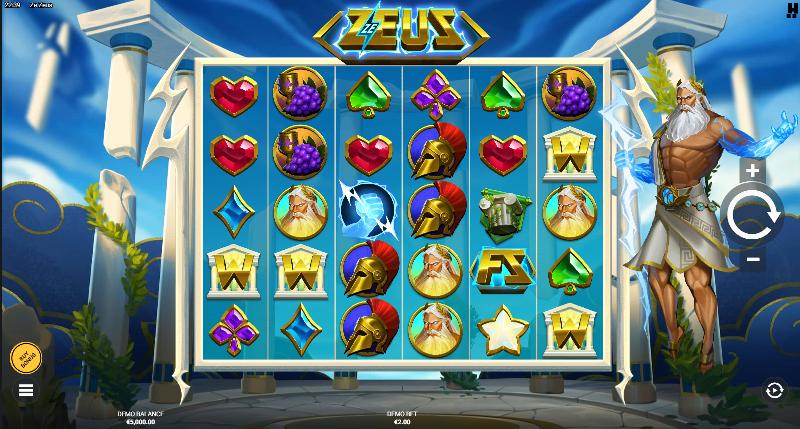The image size is (800, 429).
Task: Decrease the bet with the minus button
Action: point(753,259)
